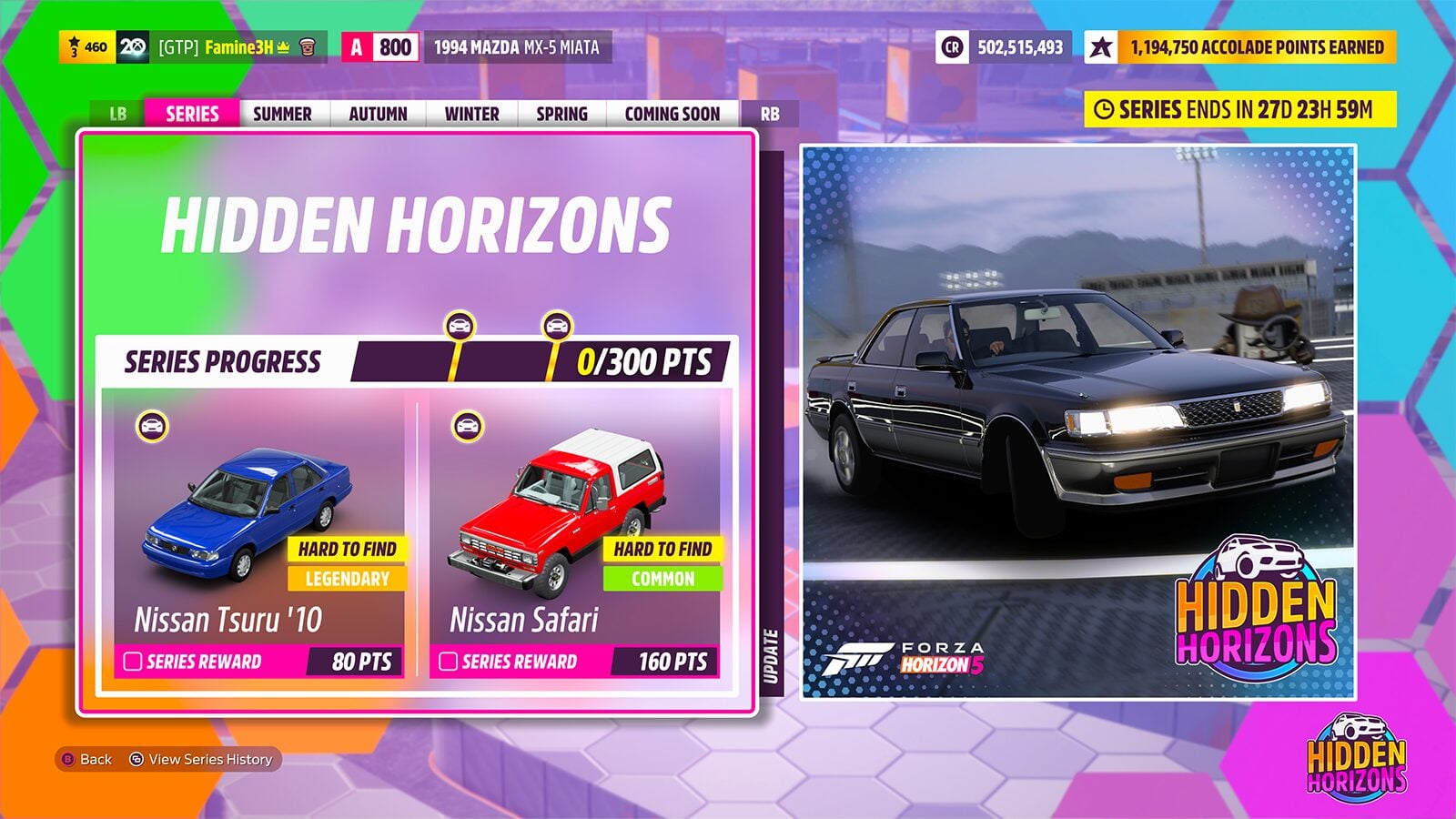Open the vertical Update panel strip

[771, 655]
